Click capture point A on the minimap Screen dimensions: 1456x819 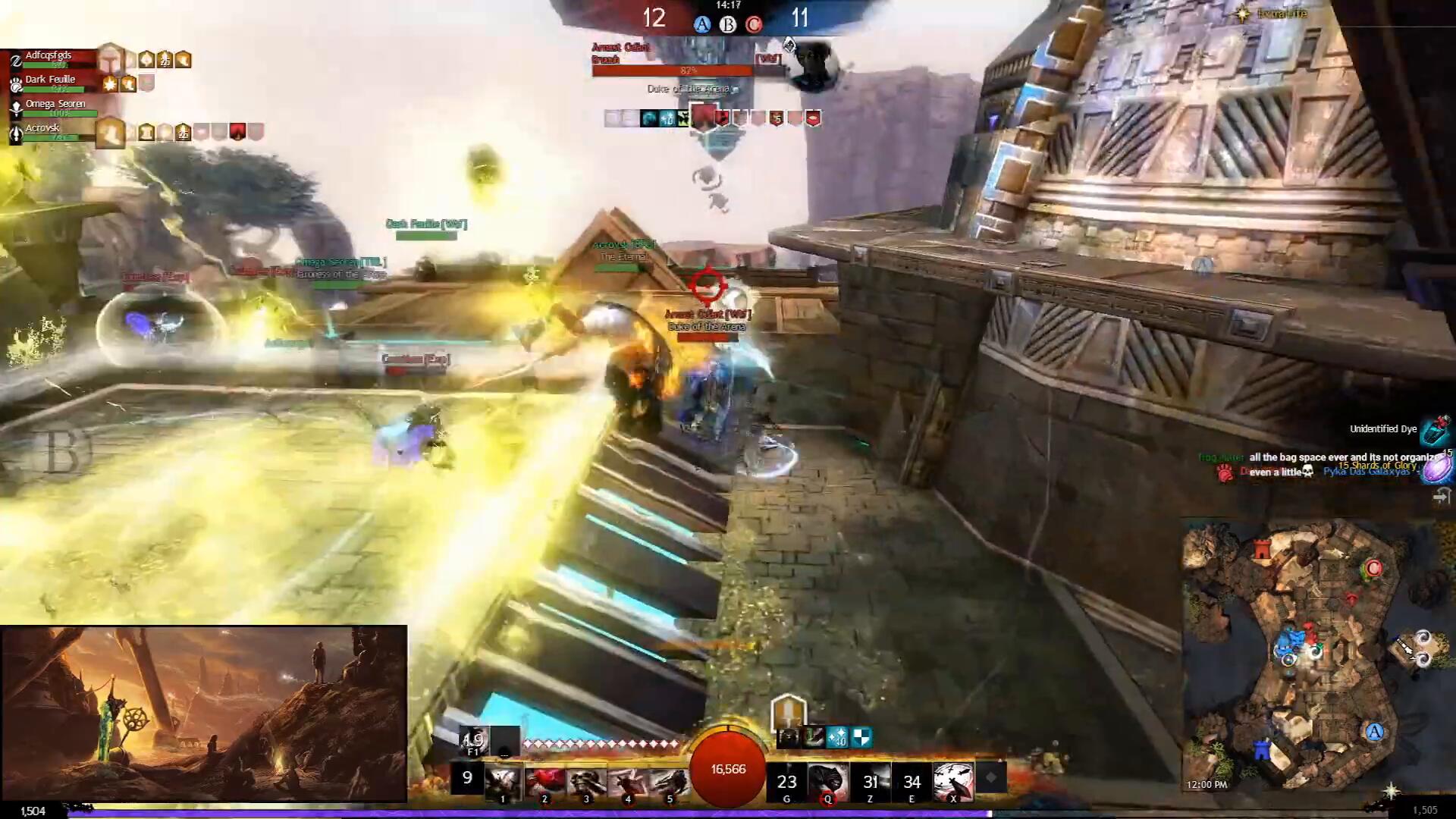coord(1374,732)
